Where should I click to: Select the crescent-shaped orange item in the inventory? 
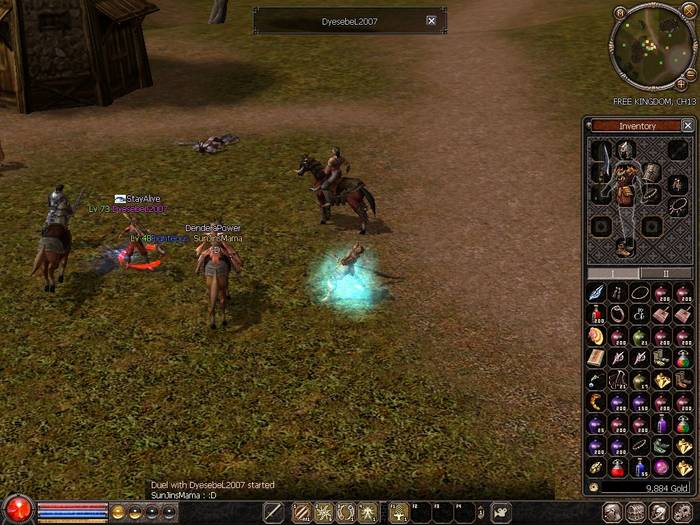click(596, 402)
